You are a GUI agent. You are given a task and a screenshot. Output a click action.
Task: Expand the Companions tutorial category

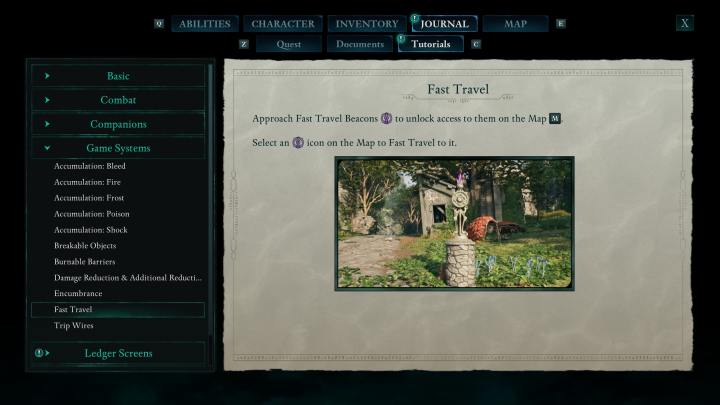click(118, 124)
